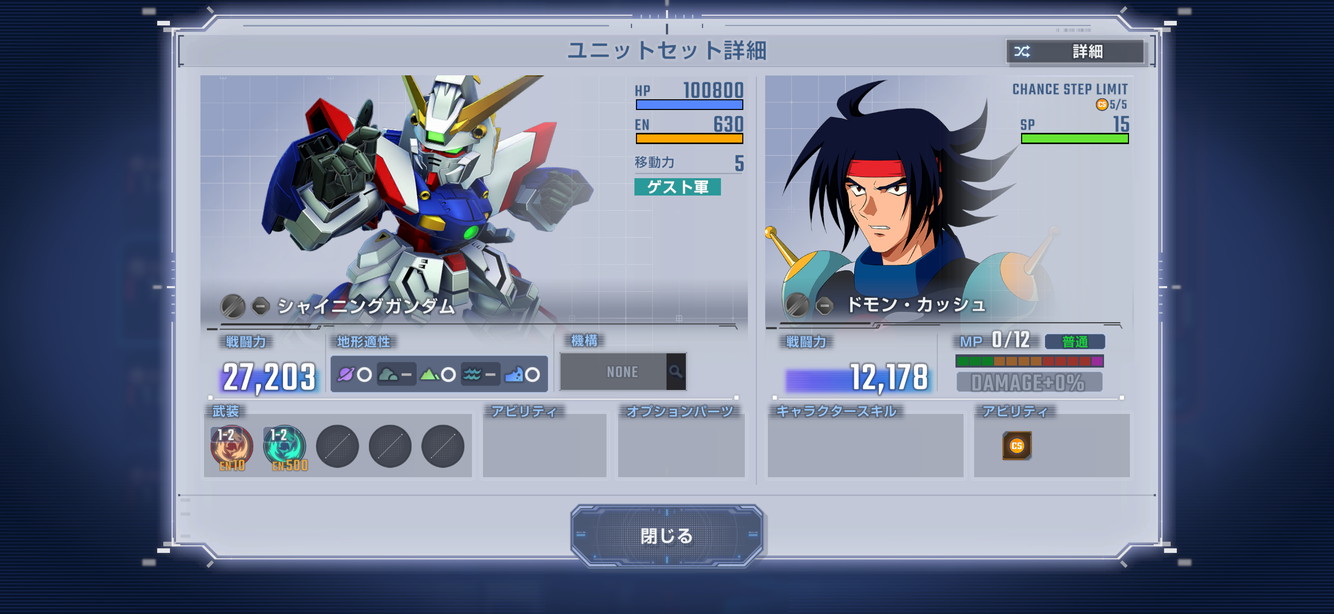Close the unit set details with 閉じる
Screen dimensions: 1334x614
pos(667,536)
